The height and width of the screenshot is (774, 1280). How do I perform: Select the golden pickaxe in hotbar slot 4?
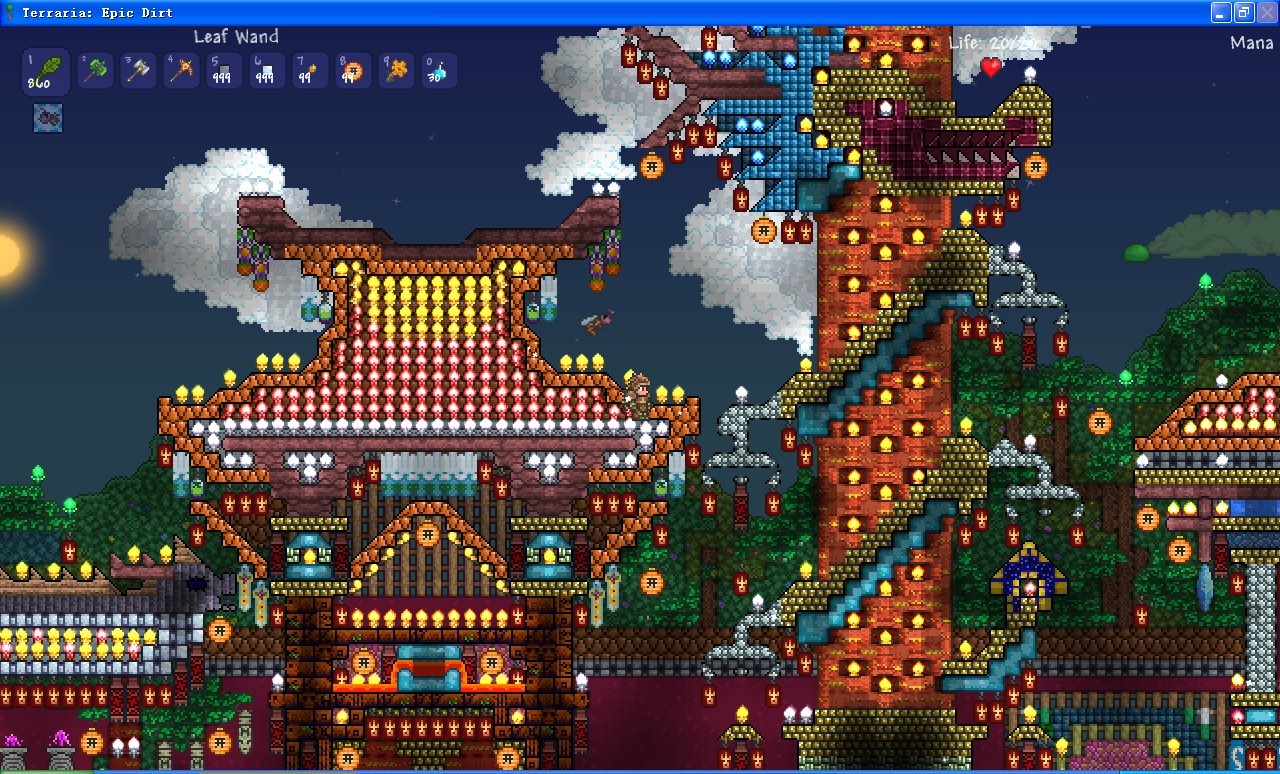[180, 70]
